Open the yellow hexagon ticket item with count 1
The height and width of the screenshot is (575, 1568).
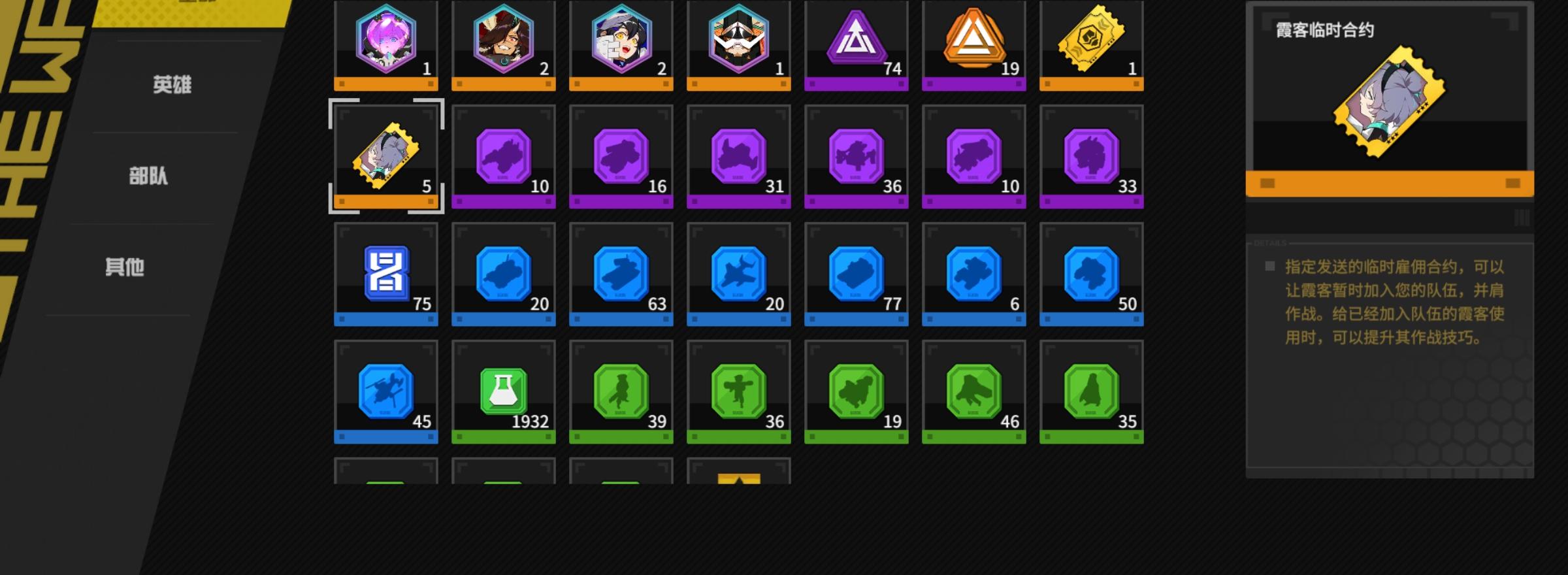tap(1092, 42)
